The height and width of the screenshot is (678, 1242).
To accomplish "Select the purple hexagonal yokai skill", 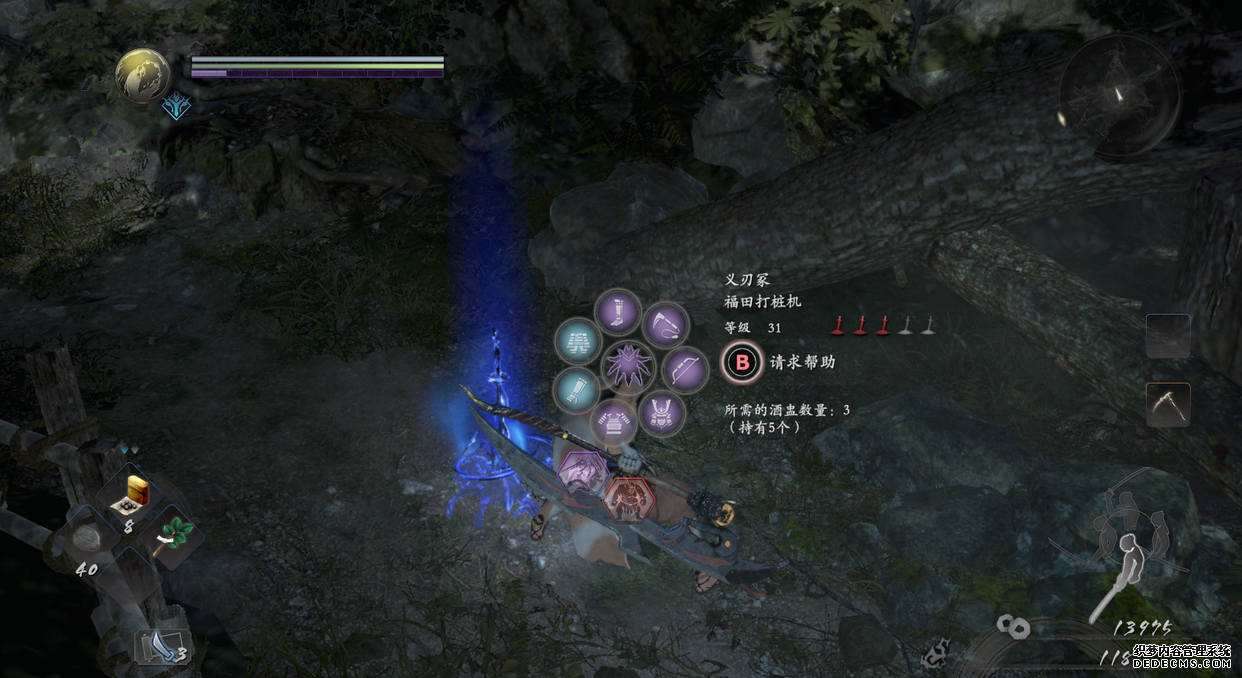I will click(582, 473).
